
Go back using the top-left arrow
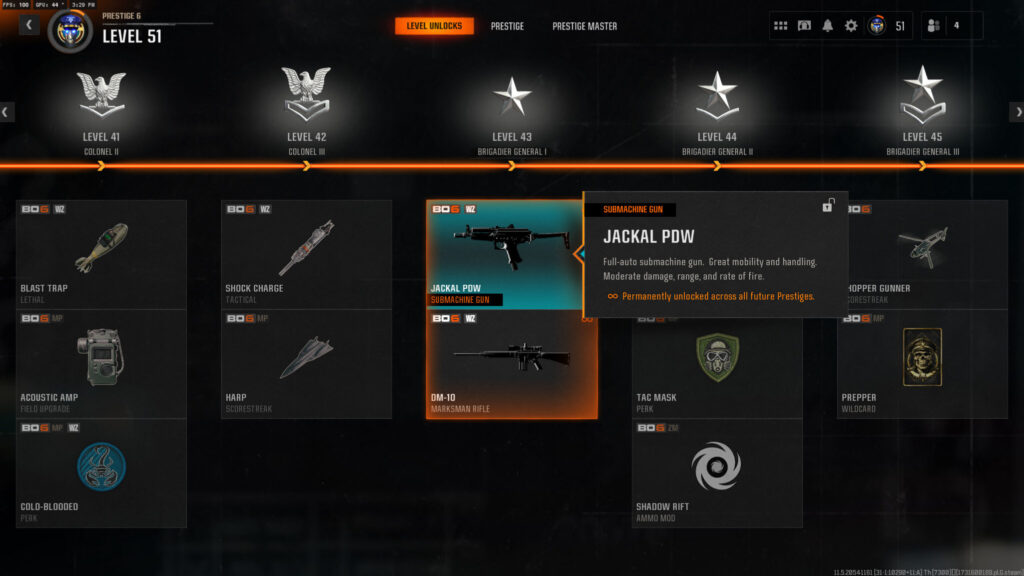pyautogui.click(x=29, y=25)
